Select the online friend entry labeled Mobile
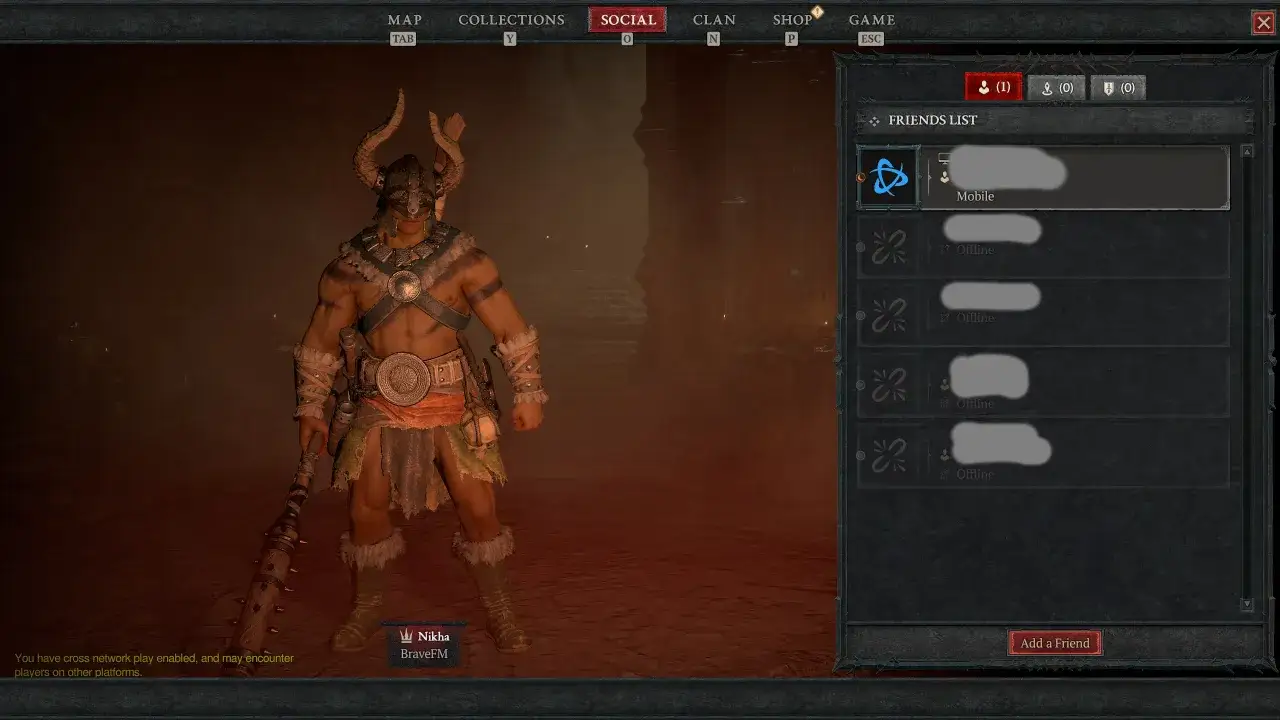Screen dimensions: 1280x720 coord(1075,178)
